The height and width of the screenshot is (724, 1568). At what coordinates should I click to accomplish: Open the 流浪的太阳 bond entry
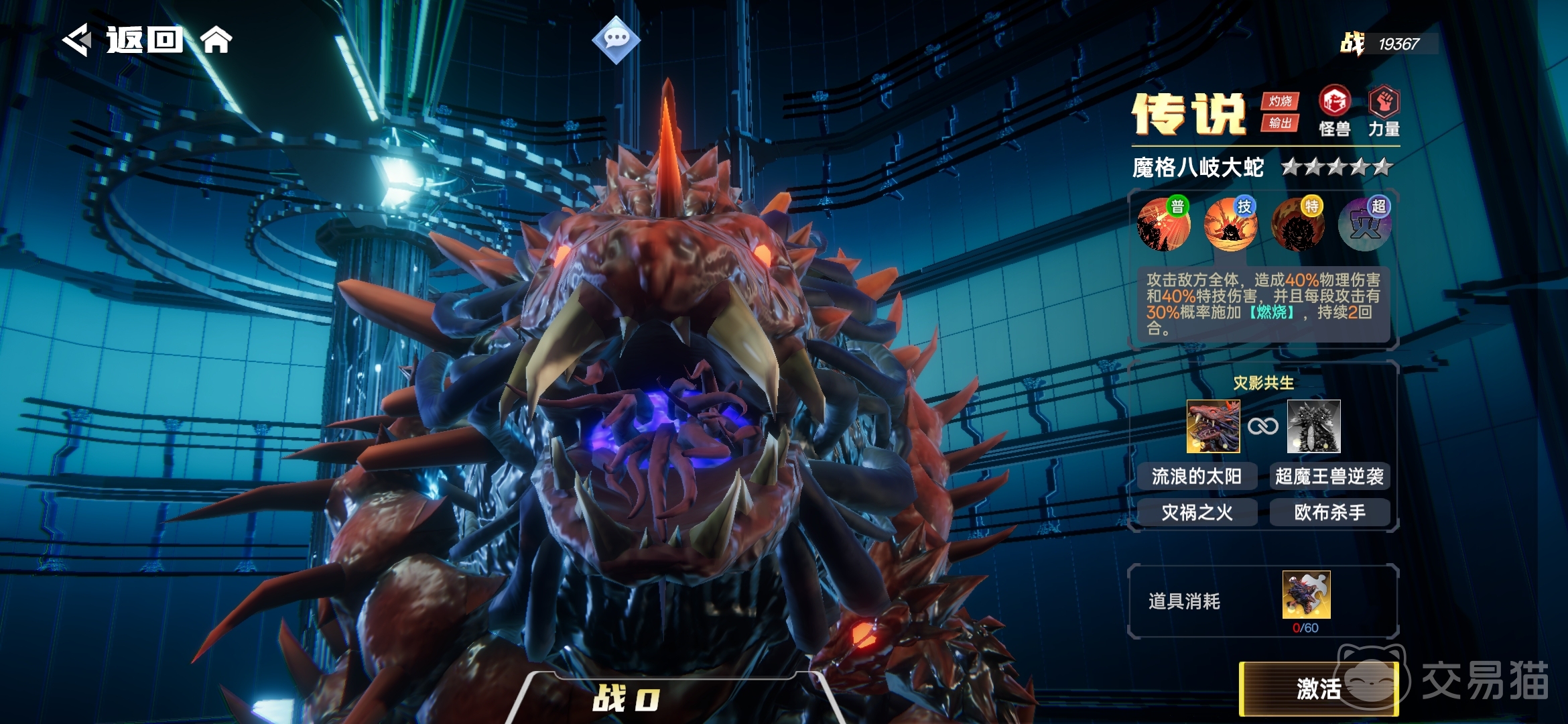click(x=1197, y=477)
